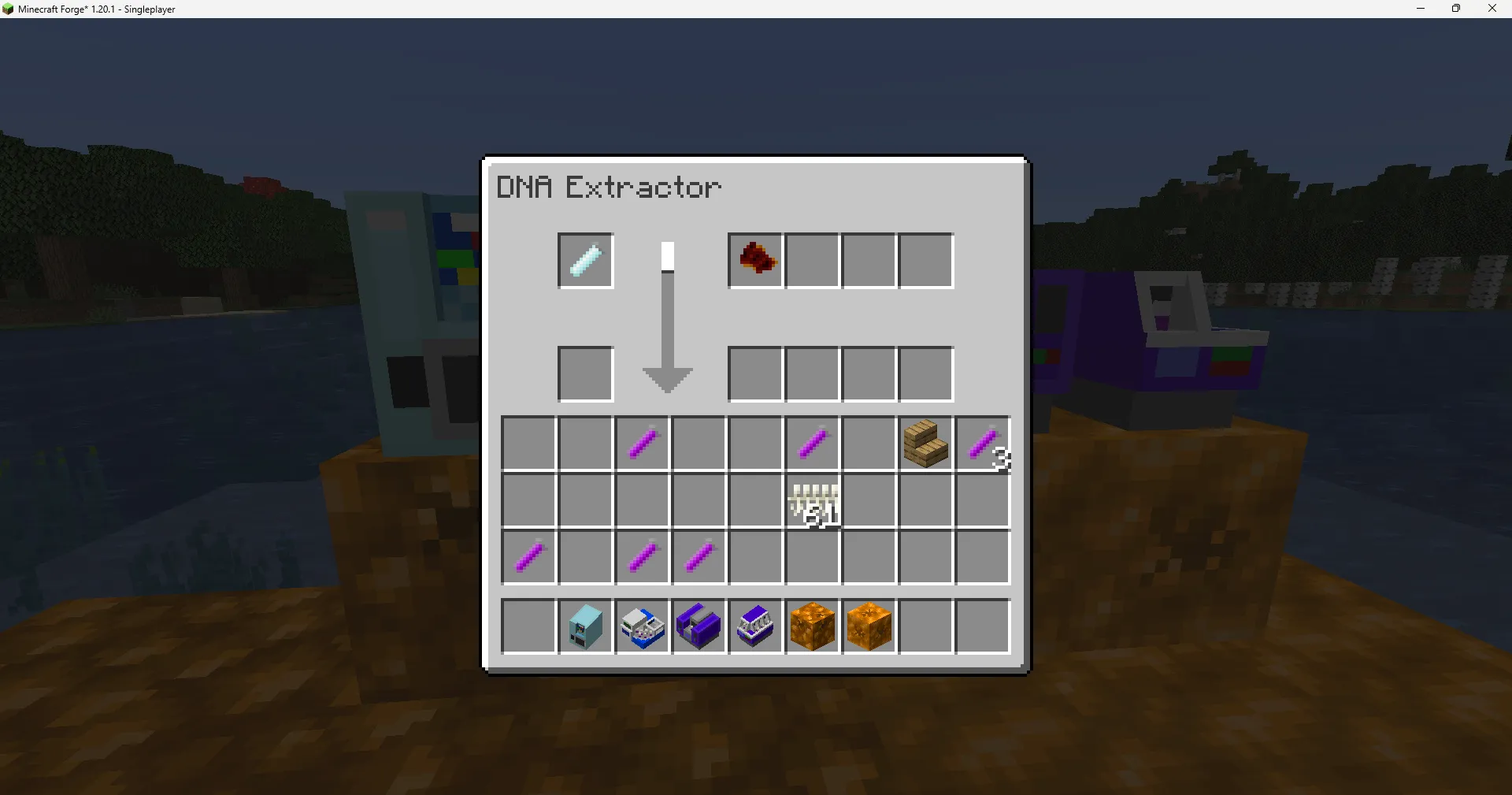Image resolution: width=1512 pixels, height=795 pixels.
Task: Click the oak stairs in the inventory
Action: pos(925,444)
